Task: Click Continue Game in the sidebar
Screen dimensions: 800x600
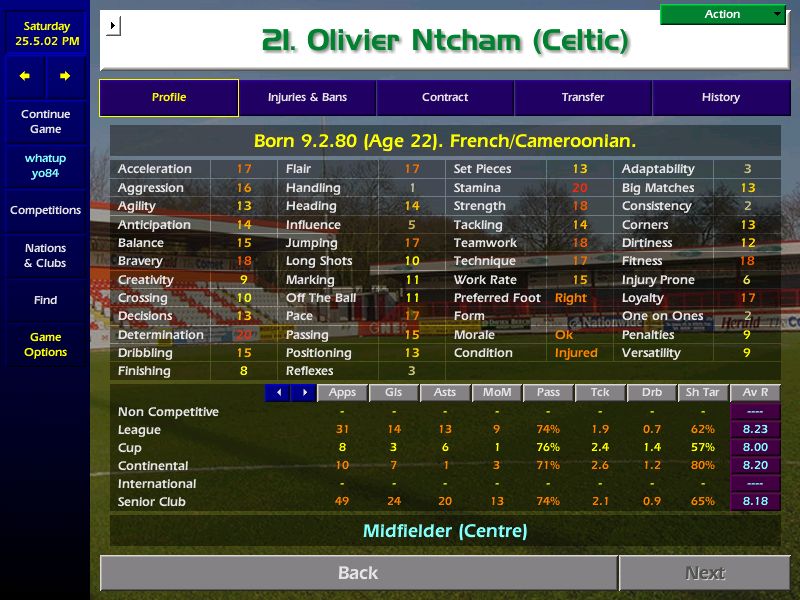Action: pyautogui.click(x=45, y=122)
